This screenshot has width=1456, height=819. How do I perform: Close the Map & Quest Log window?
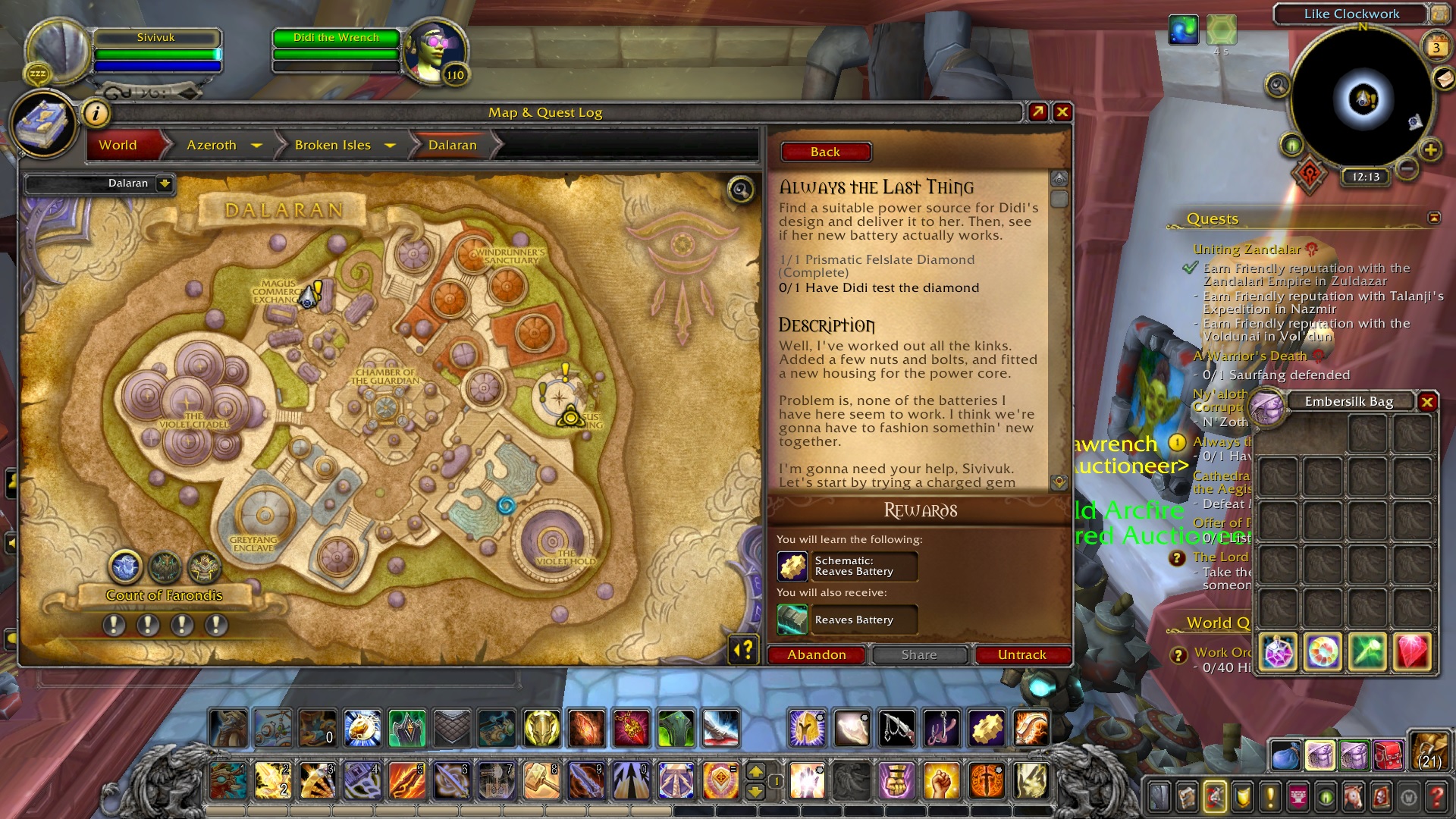1062,112
